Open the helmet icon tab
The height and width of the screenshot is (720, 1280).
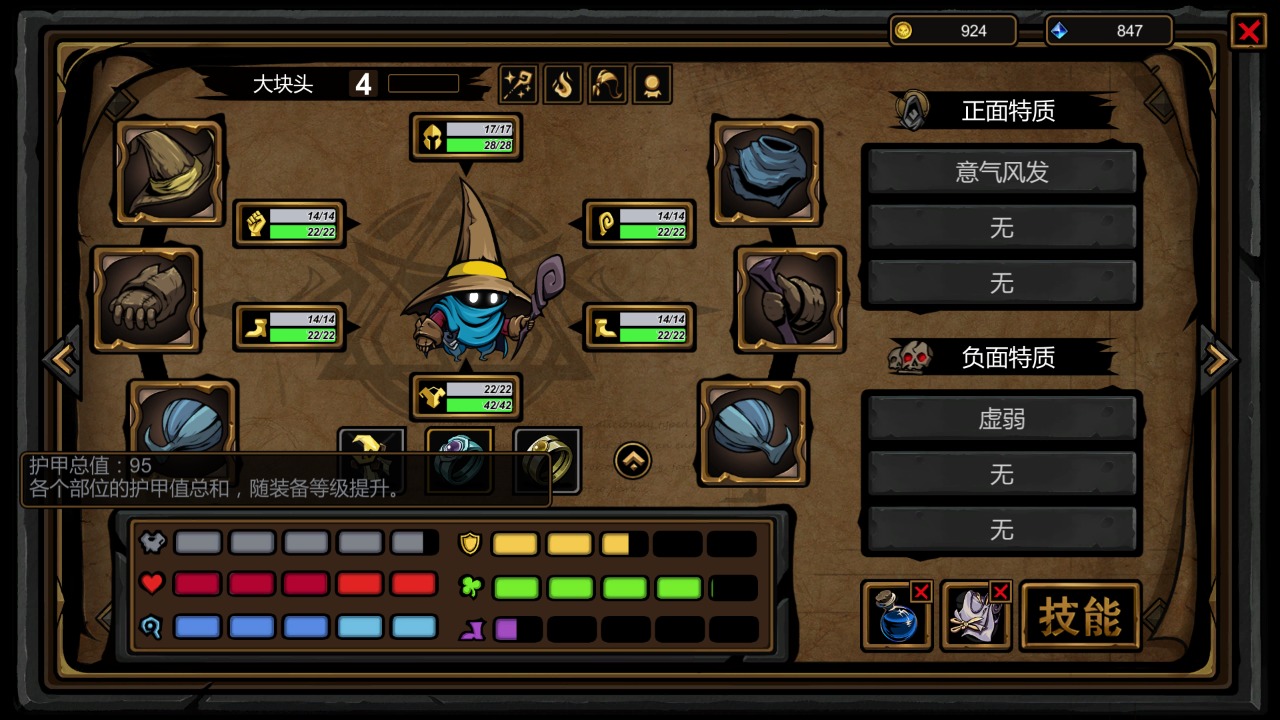tap(608, 85)
